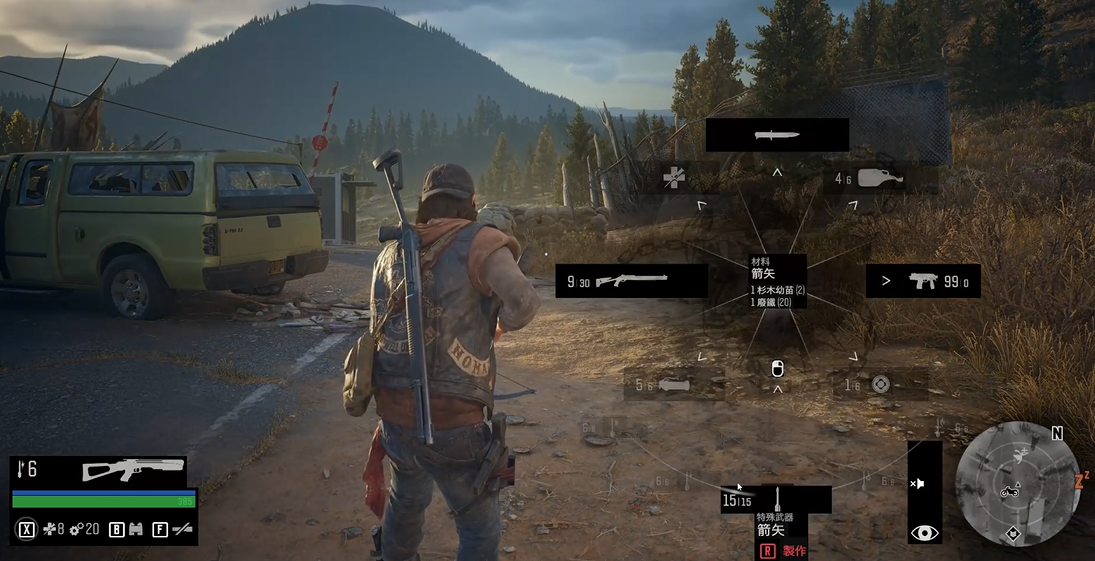This screenshot has height=561, width=1095.
Task: Click the circular minimap
Action: 1016,483
